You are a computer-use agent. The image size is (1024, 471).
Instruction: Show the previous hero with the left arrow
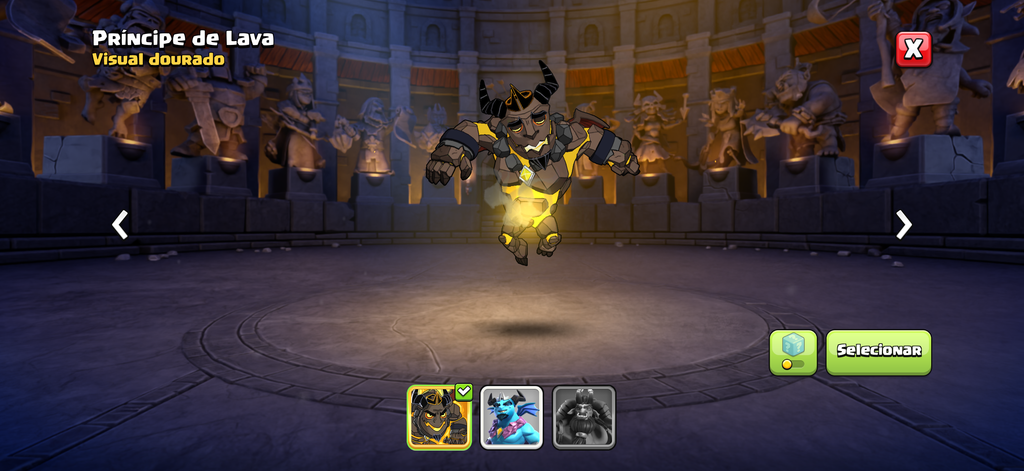point(120,225)
